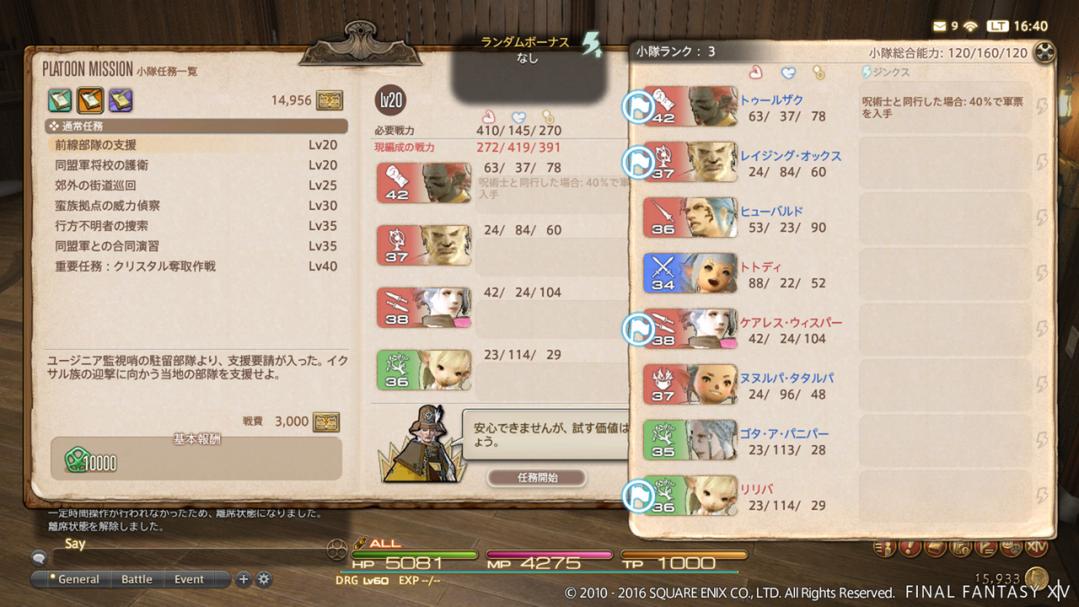
Task: Open the chat log settings gear
Action: point(264,579)
